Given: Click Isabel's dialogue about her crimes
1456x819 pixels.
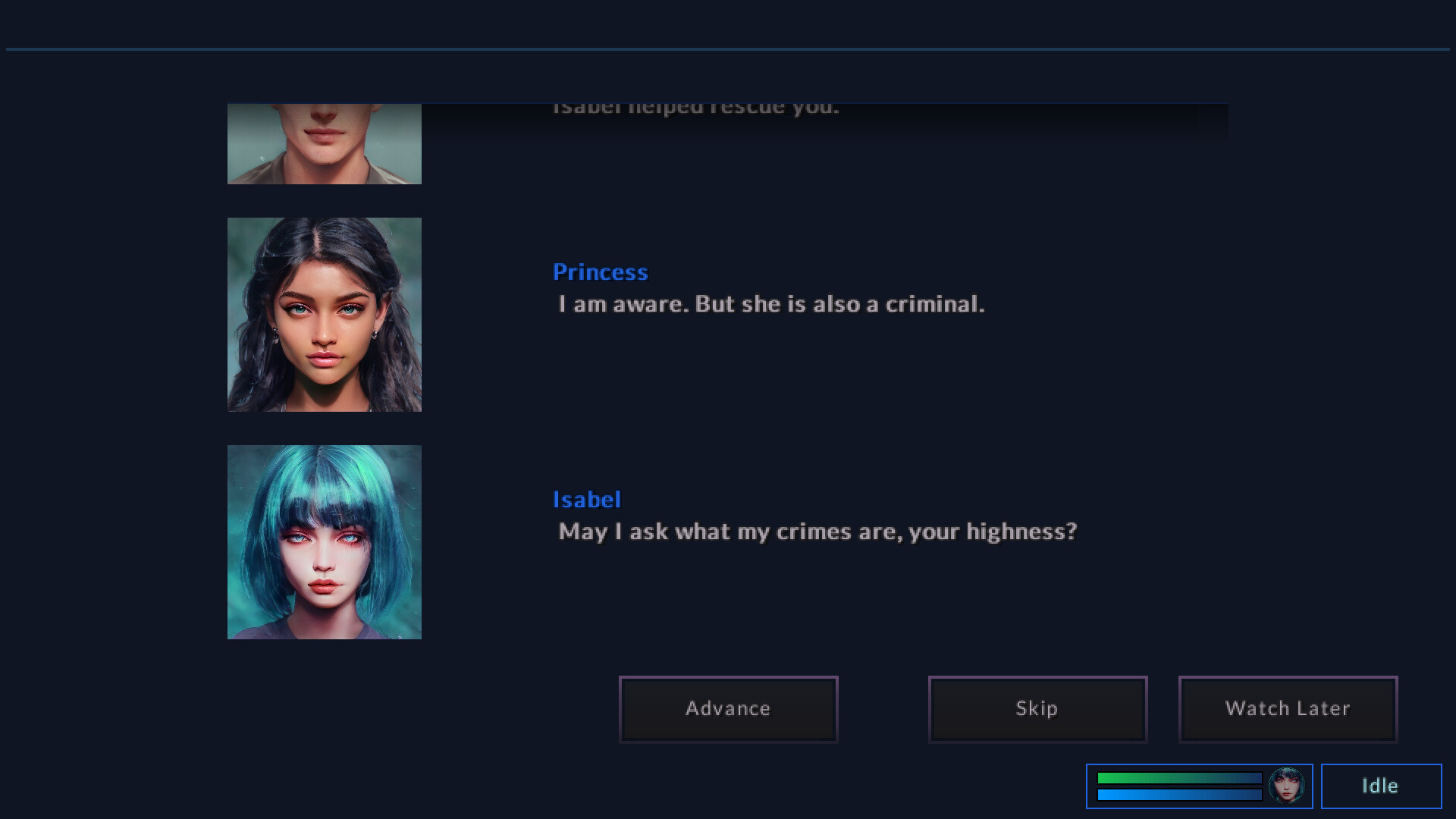Looking at the screenshot, I should coord(816,532).
